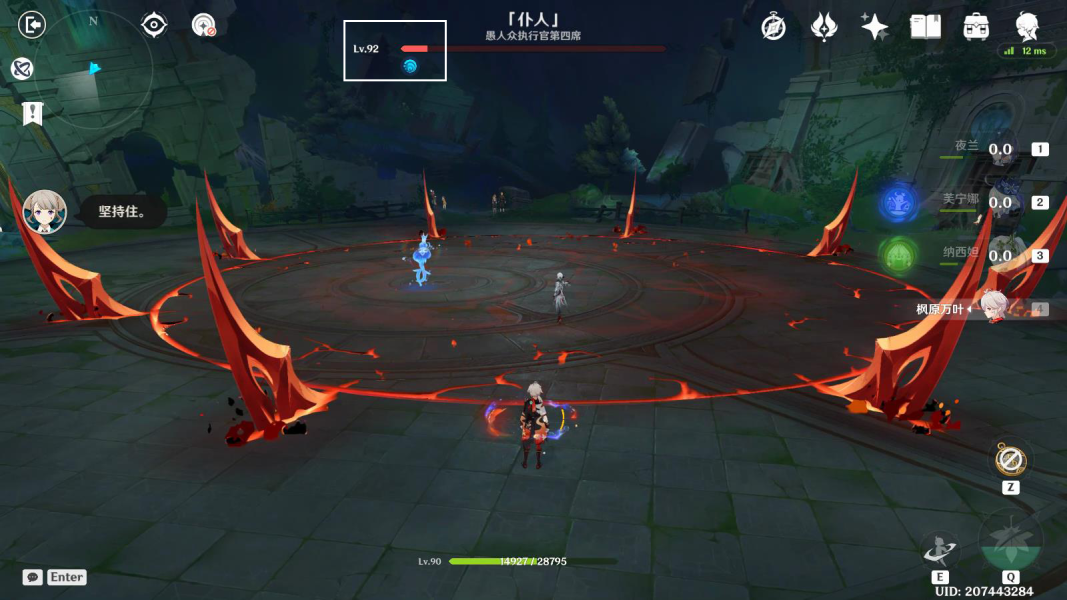Open the Paimon menu character icon
This screenshot has width=1067, height=600.
click(1027, 25)
